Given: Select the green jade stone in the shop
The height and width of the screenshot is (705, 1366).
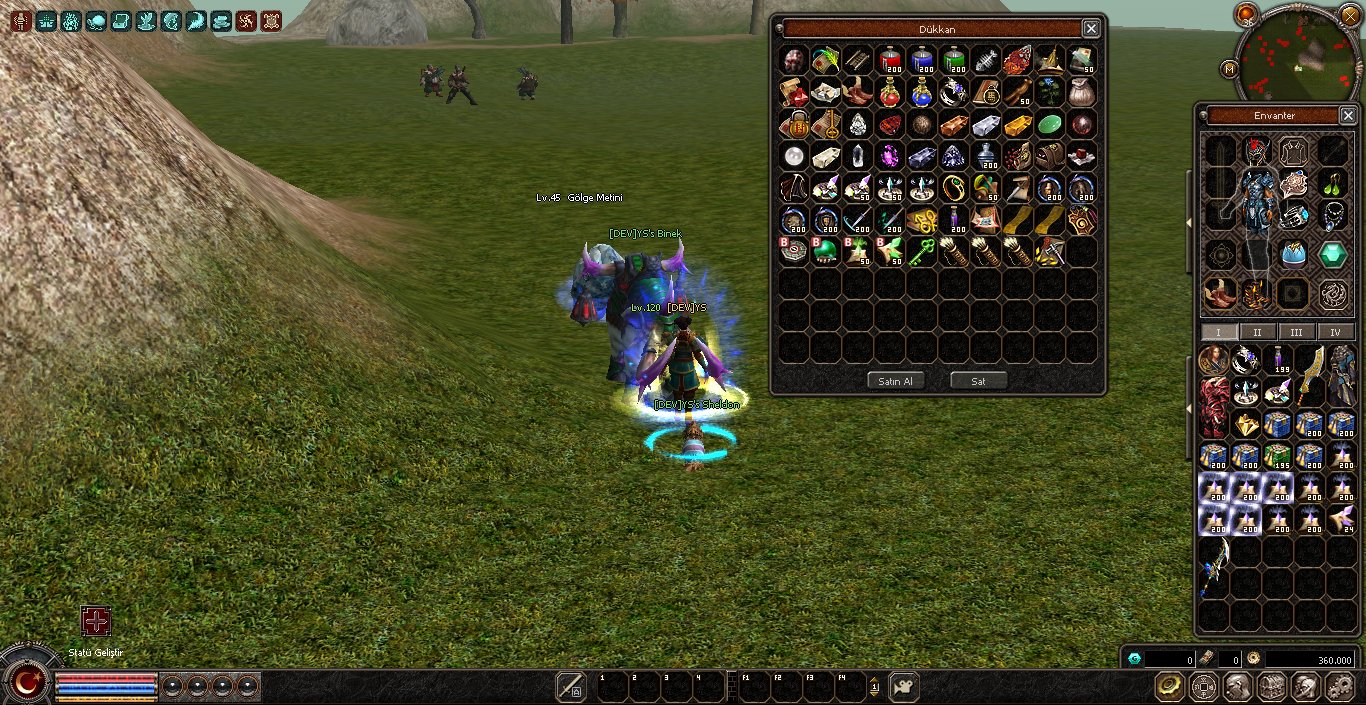Looking at the screenshot, I should coord(1050,125).
